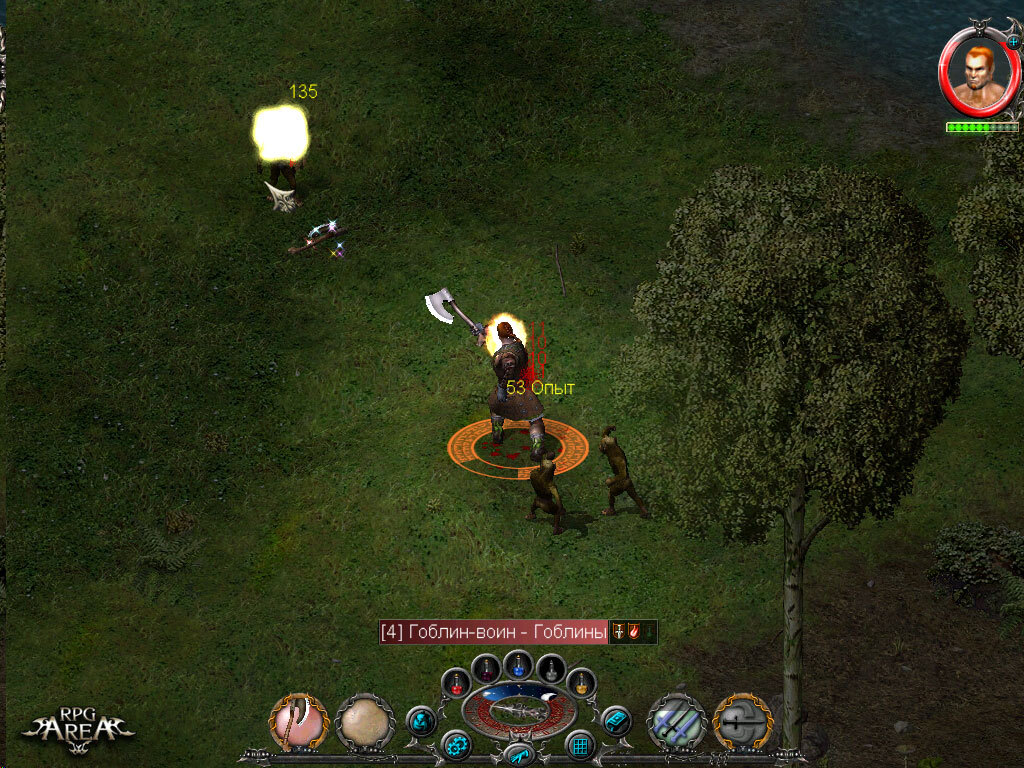The image size is (1024, 768).
Task: Select the empty beige weapon slot
Action: [x=365, y=721]
